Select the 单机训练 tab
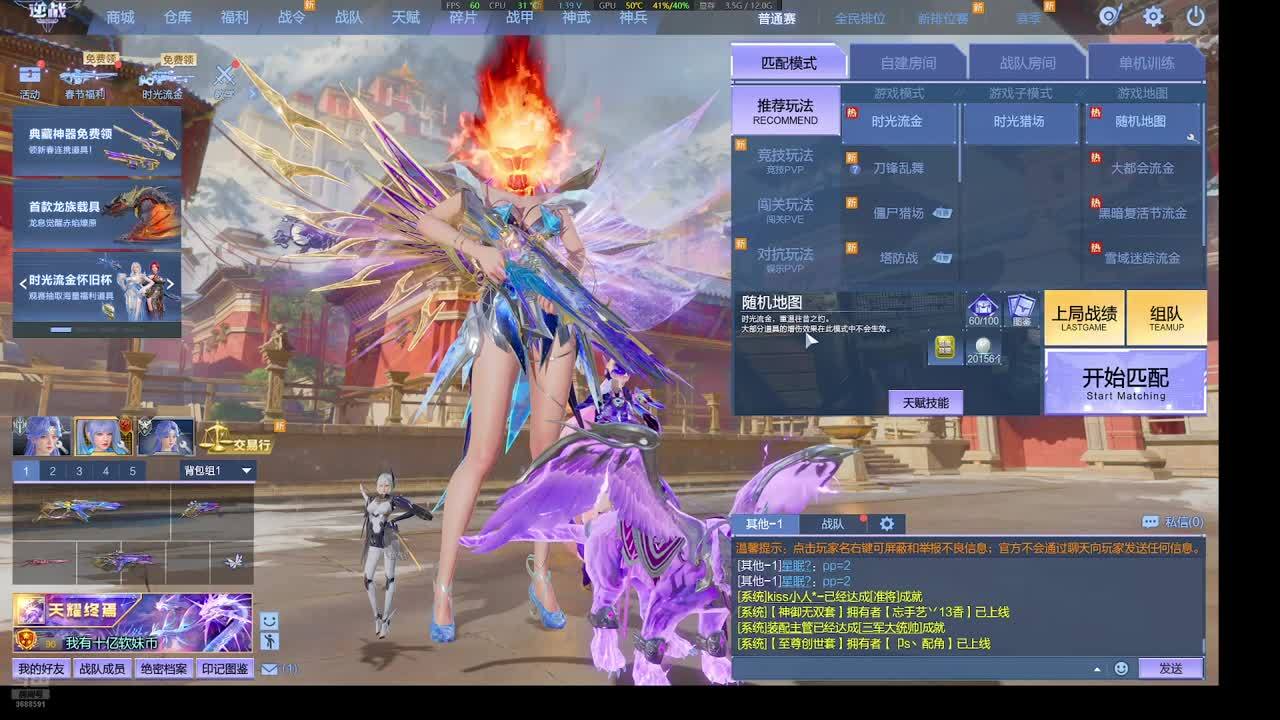Screen dimensions: 1280x720 coord(1146,63)
